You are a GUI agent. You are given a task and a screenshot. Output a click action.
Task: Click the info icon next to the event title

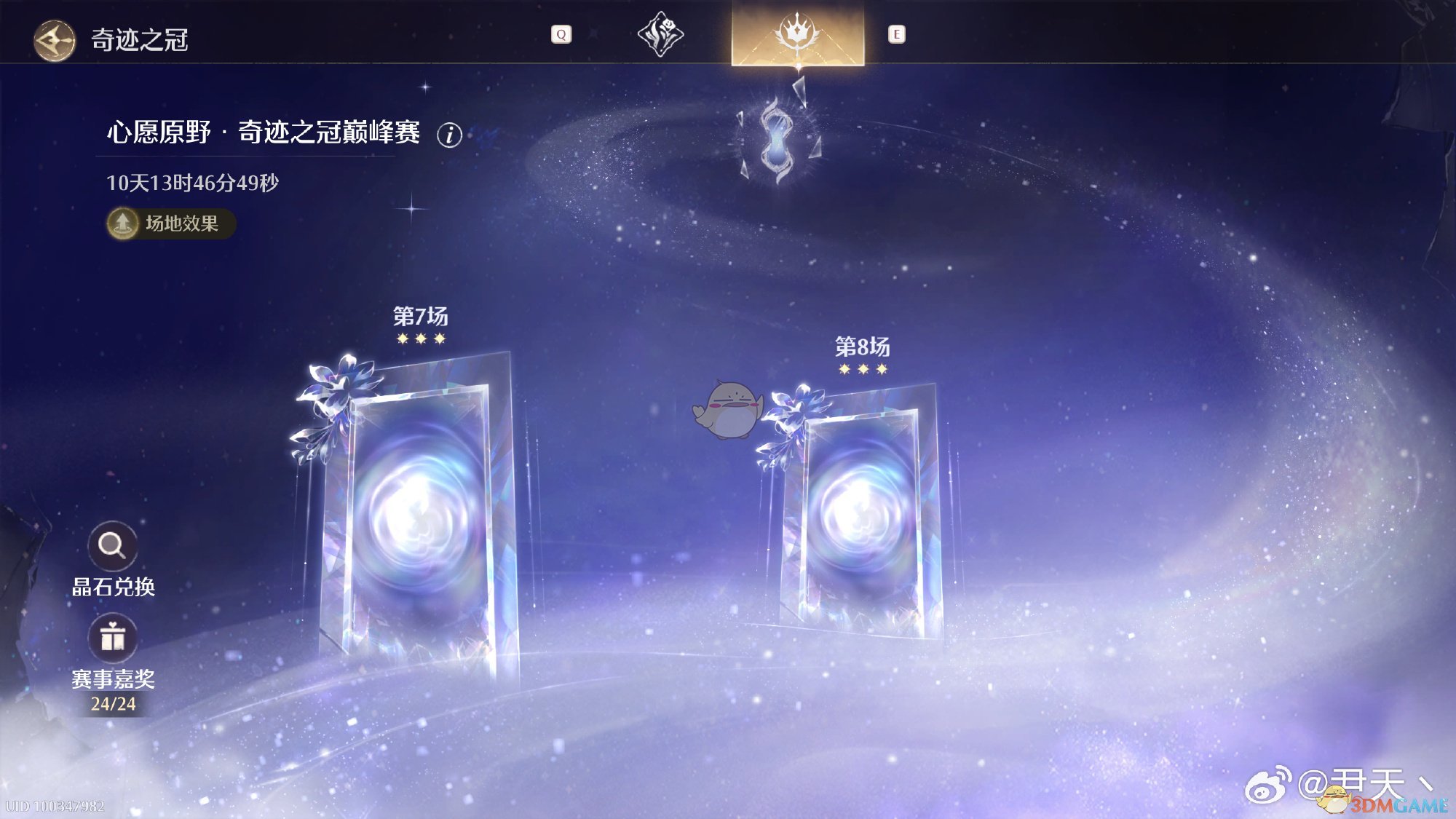pos(449,135)
